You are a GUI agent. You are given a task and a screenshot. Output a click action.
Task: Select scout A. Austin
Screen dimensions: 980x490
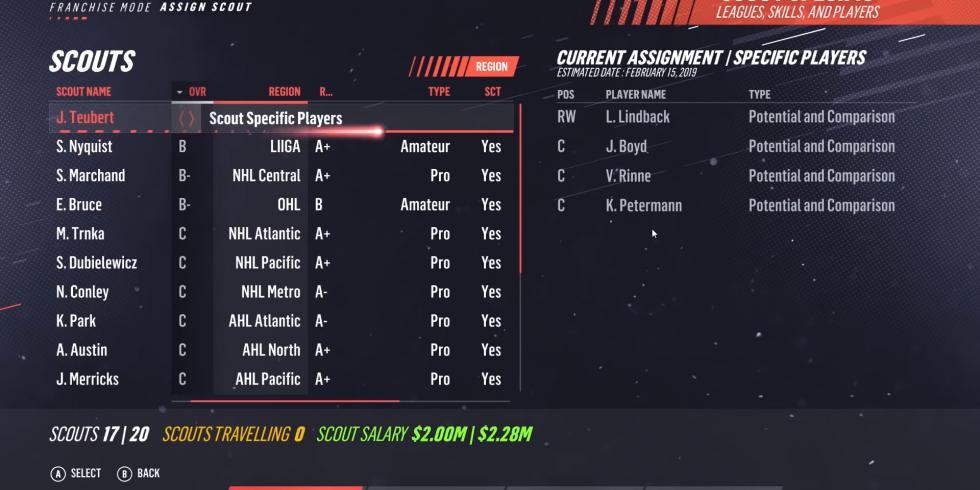[82, 350]
